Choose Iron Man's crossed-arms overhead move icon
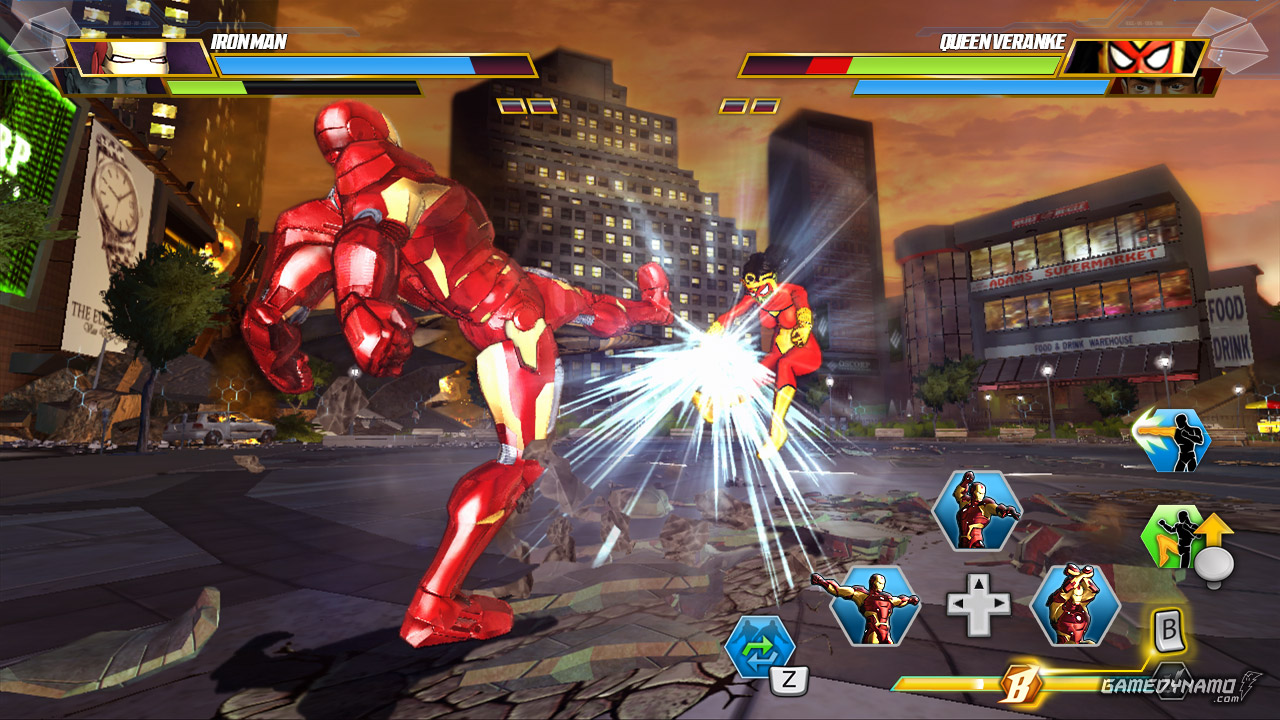The height and width of the screenshot is (720, 1280). [x=1075, y=604]
